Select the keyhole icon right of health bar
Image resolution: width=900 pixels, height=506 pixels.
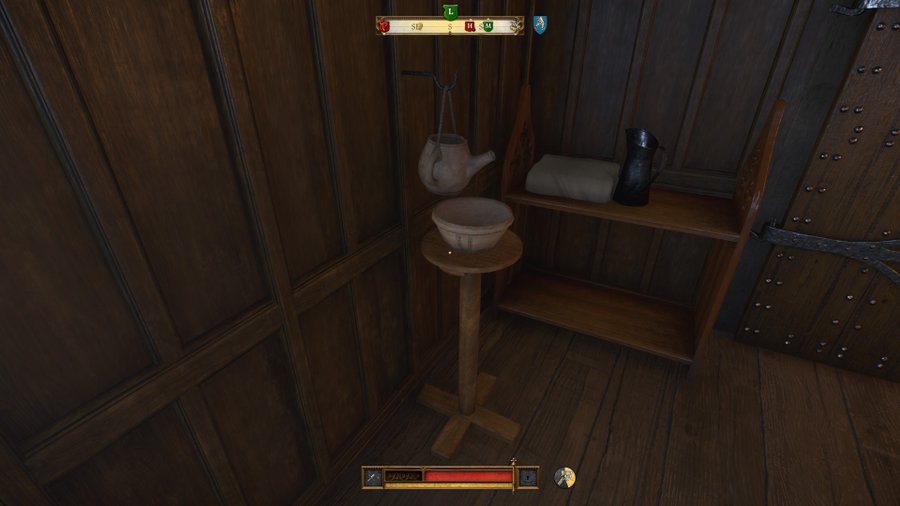pyautogui.click(x=527, y=477)
